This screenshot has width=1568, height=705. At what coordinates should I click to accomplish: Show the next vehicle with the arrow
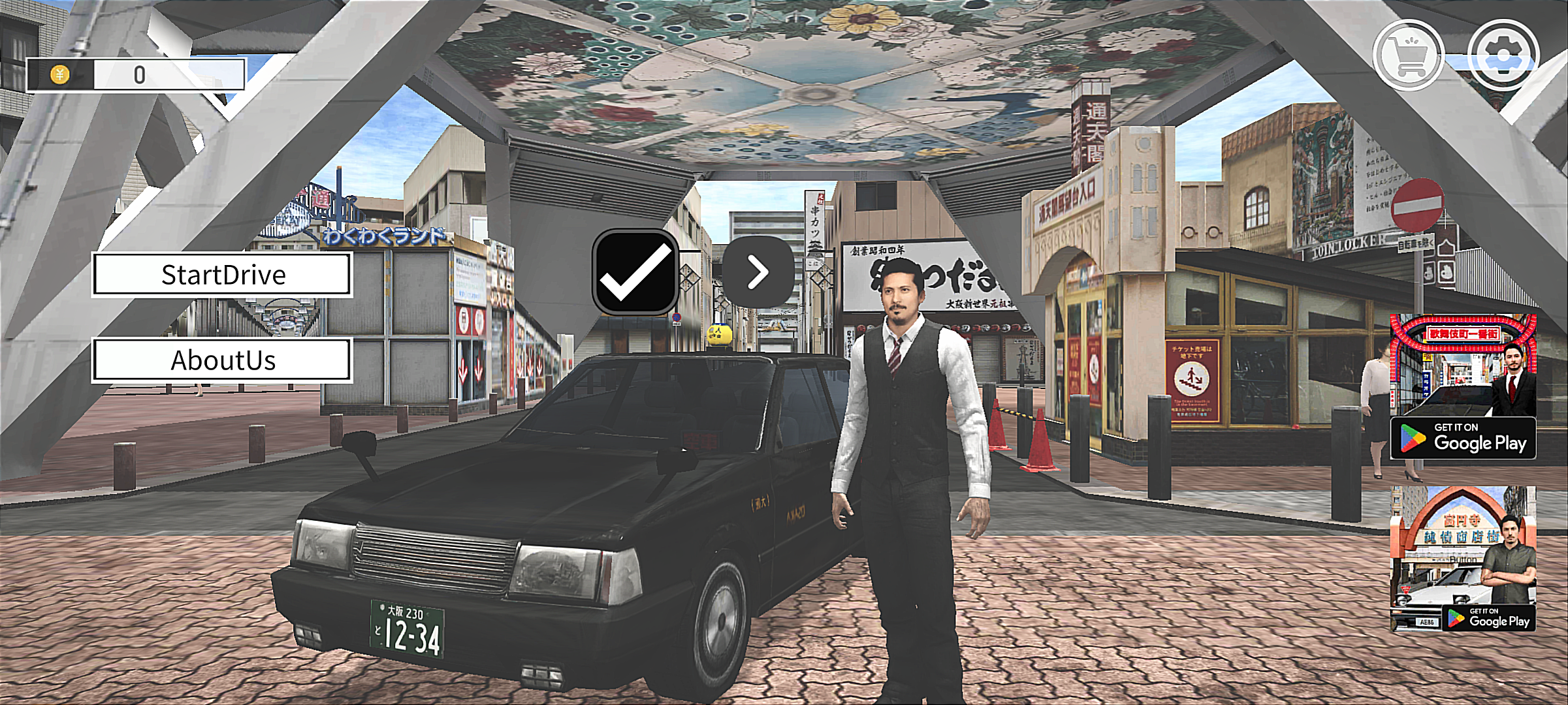click(x=758, y=272)
